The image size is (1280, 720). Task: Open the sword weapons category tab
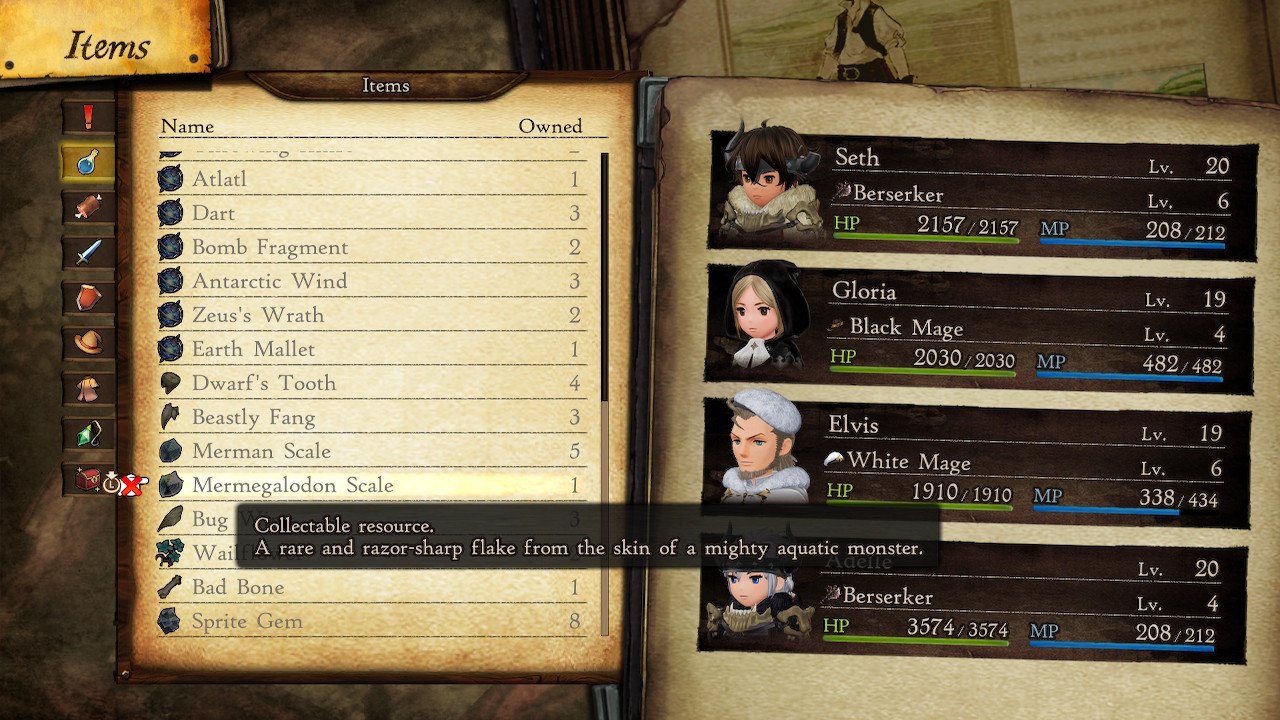(x=88, y=252)
